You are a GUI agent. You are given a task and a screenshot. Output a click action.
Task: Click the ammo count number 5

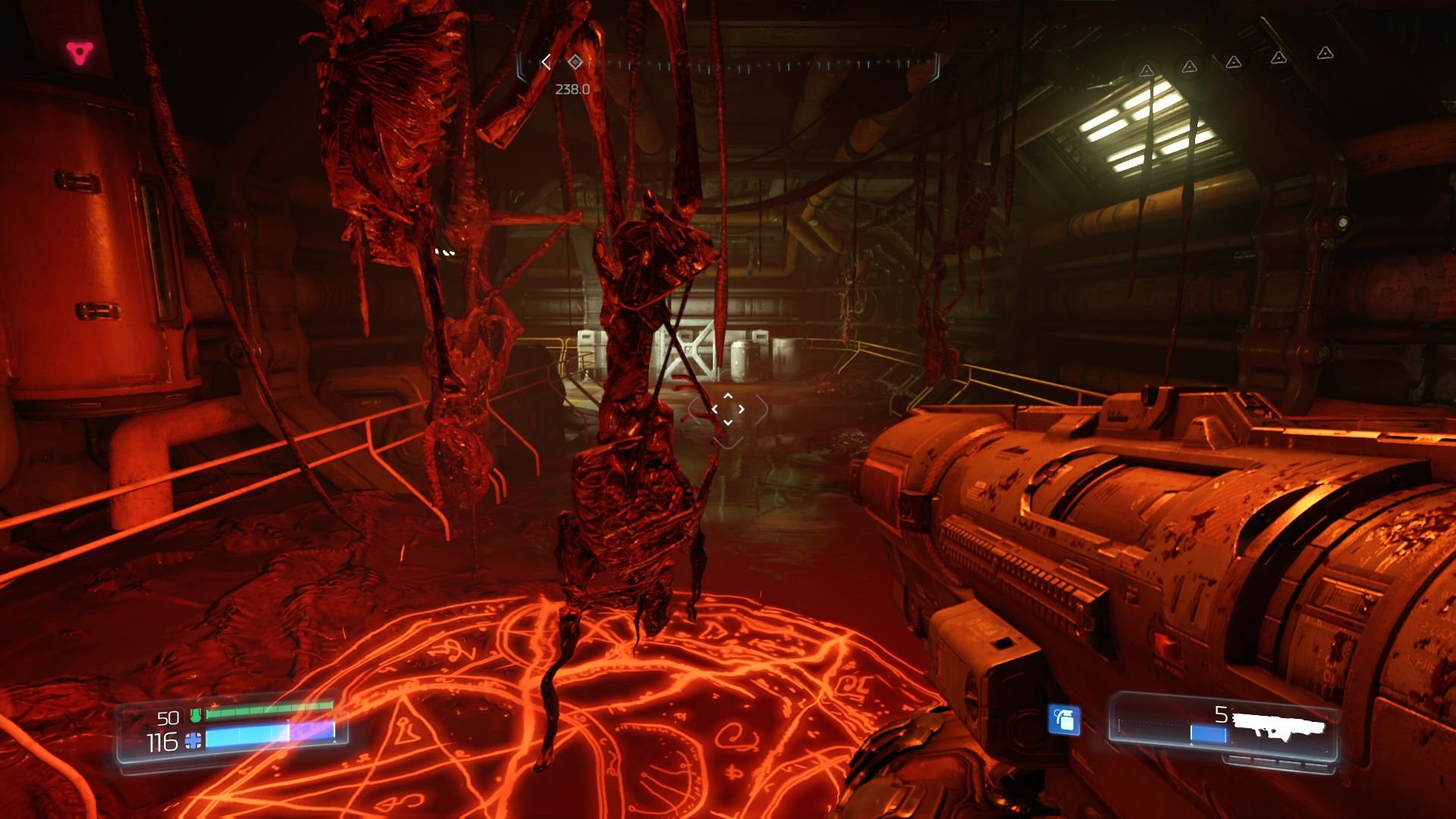pos(1221,714)
